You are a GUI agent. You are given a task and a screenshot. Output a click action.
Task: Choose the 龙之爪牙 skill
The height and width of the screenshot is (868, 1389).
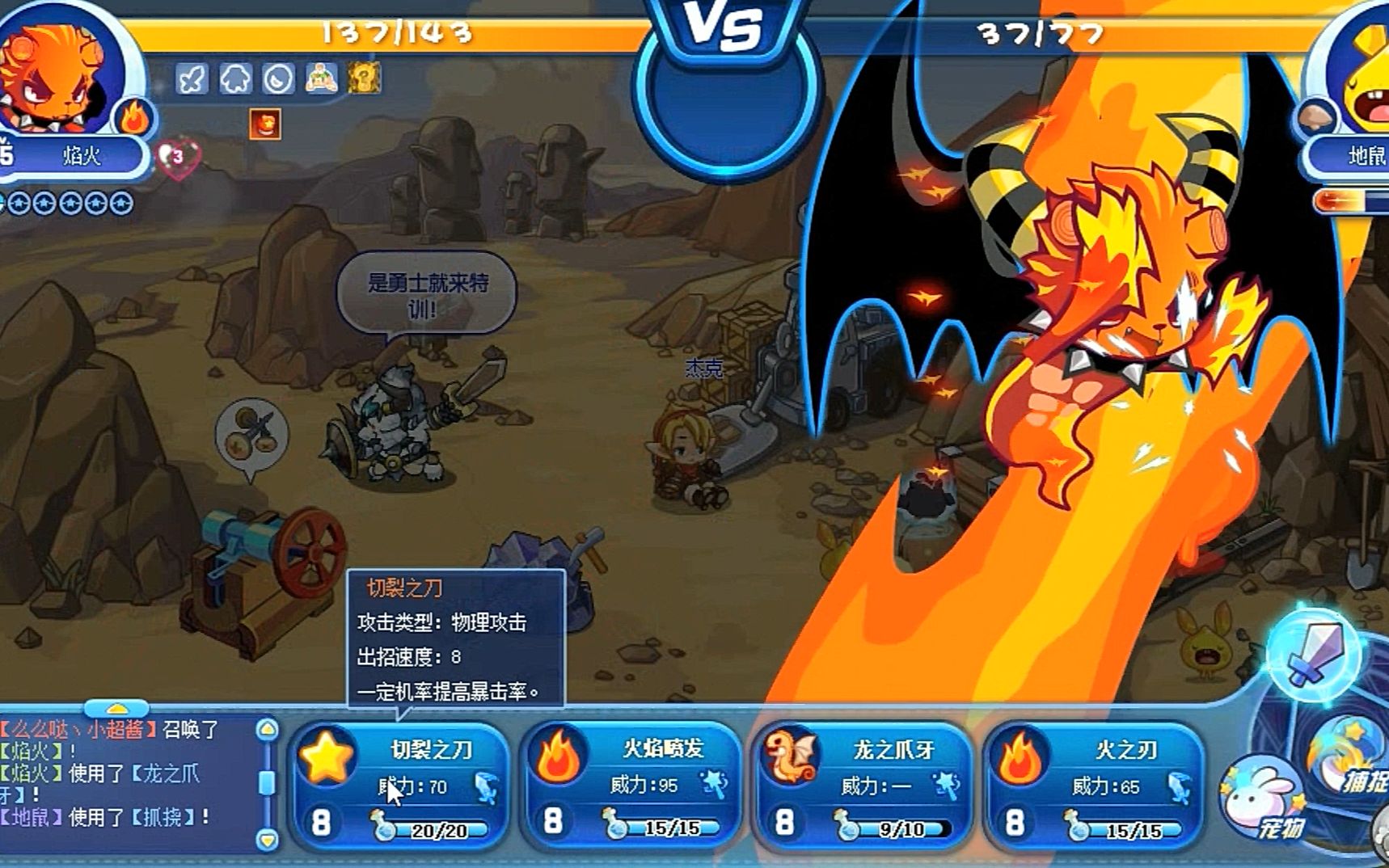coord(862,784)
